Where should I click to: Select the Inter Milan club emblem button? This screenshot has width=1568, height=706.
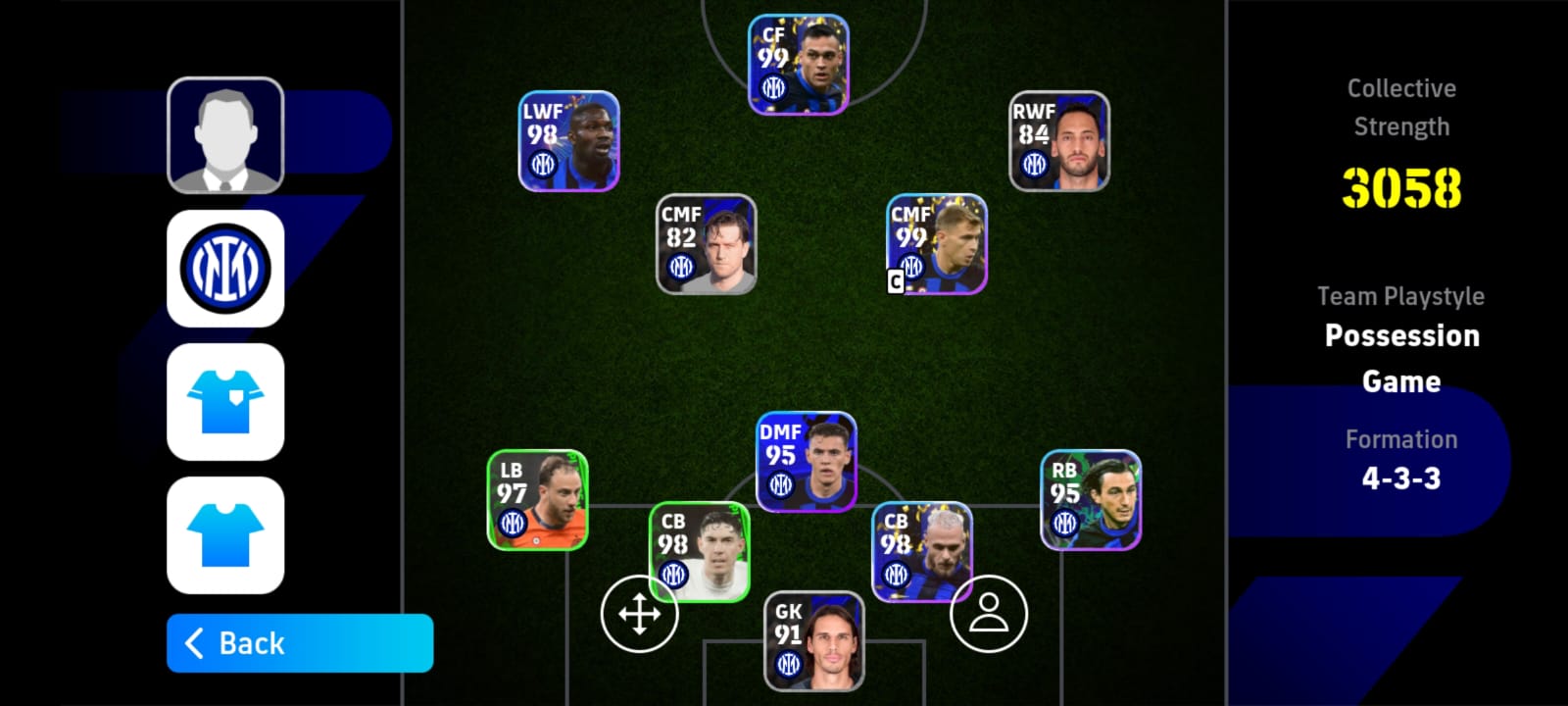tap(225, 268)
